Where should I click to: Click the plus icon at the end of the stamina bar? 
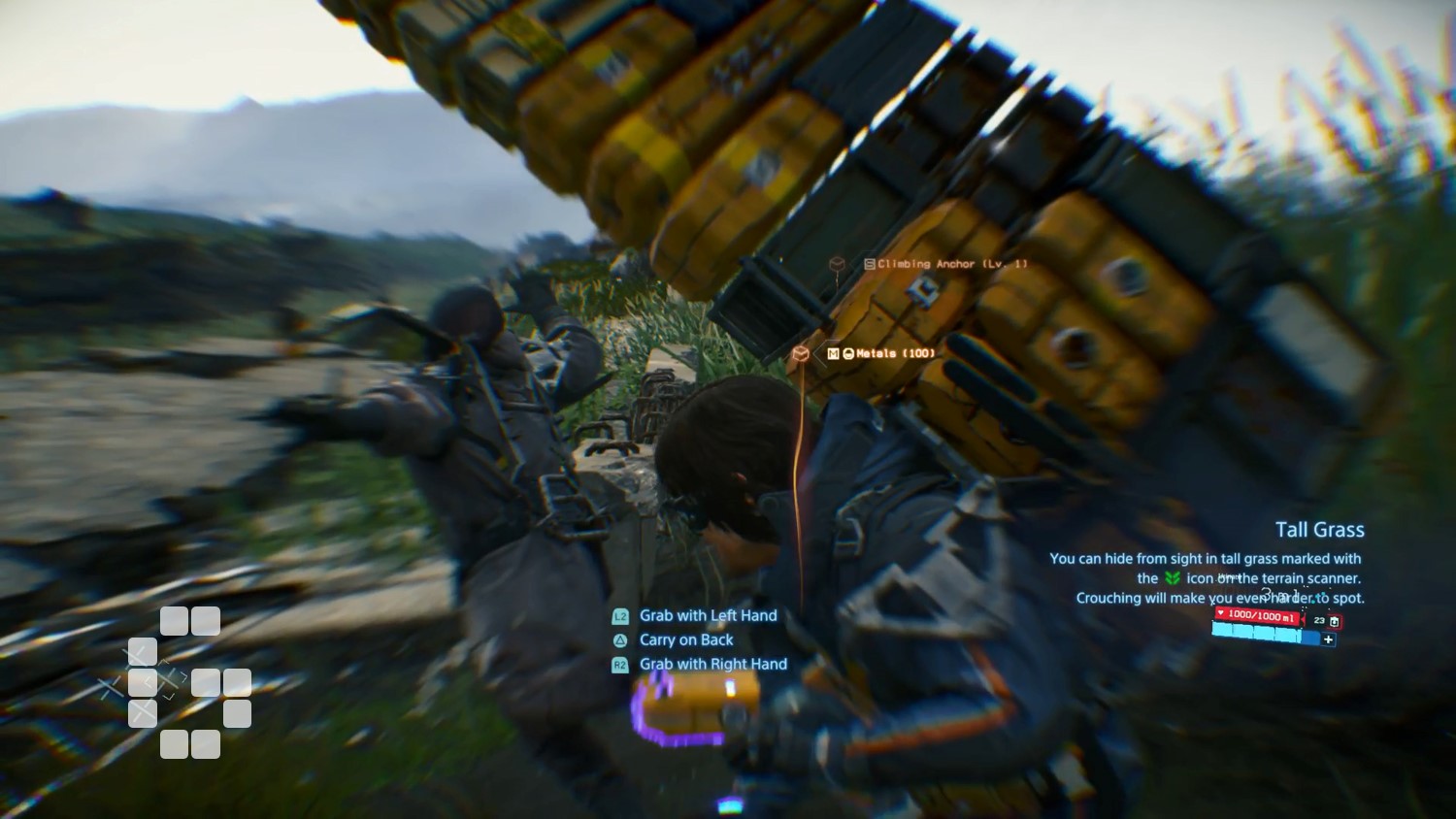(1328, 639)
